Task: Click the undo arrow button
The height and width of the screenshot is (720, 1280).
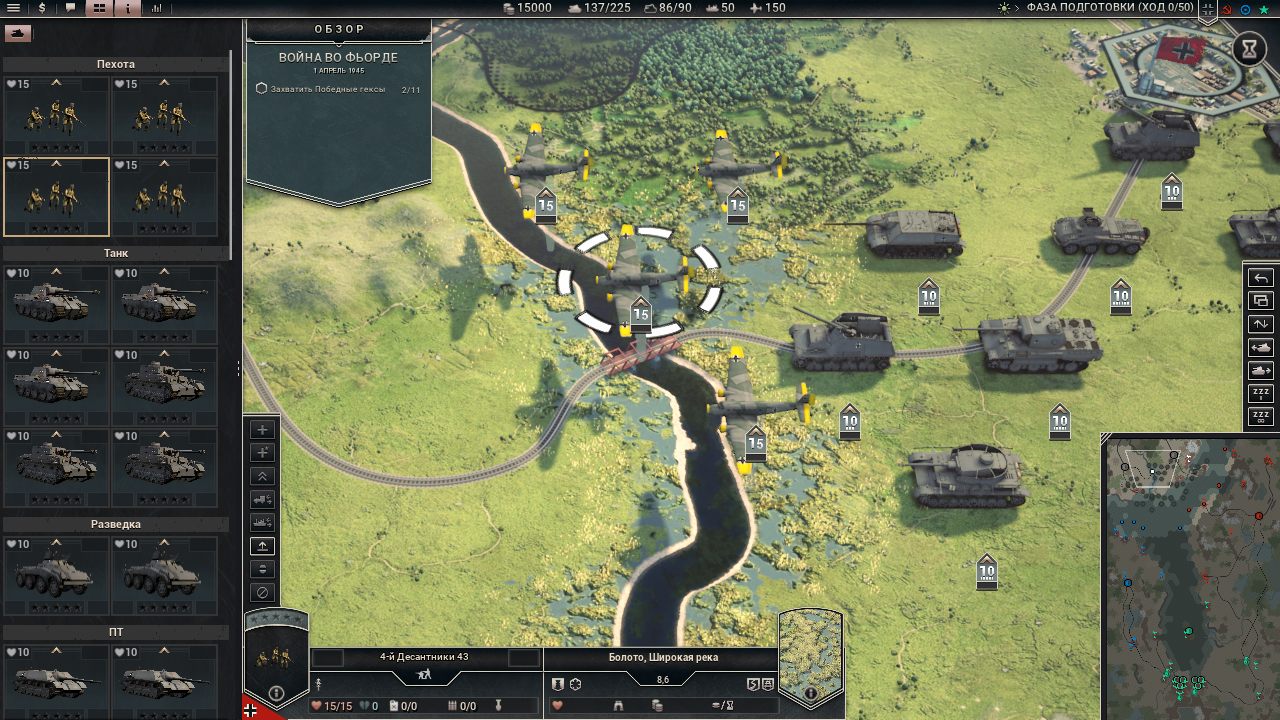Action: tap(1261, 278)
